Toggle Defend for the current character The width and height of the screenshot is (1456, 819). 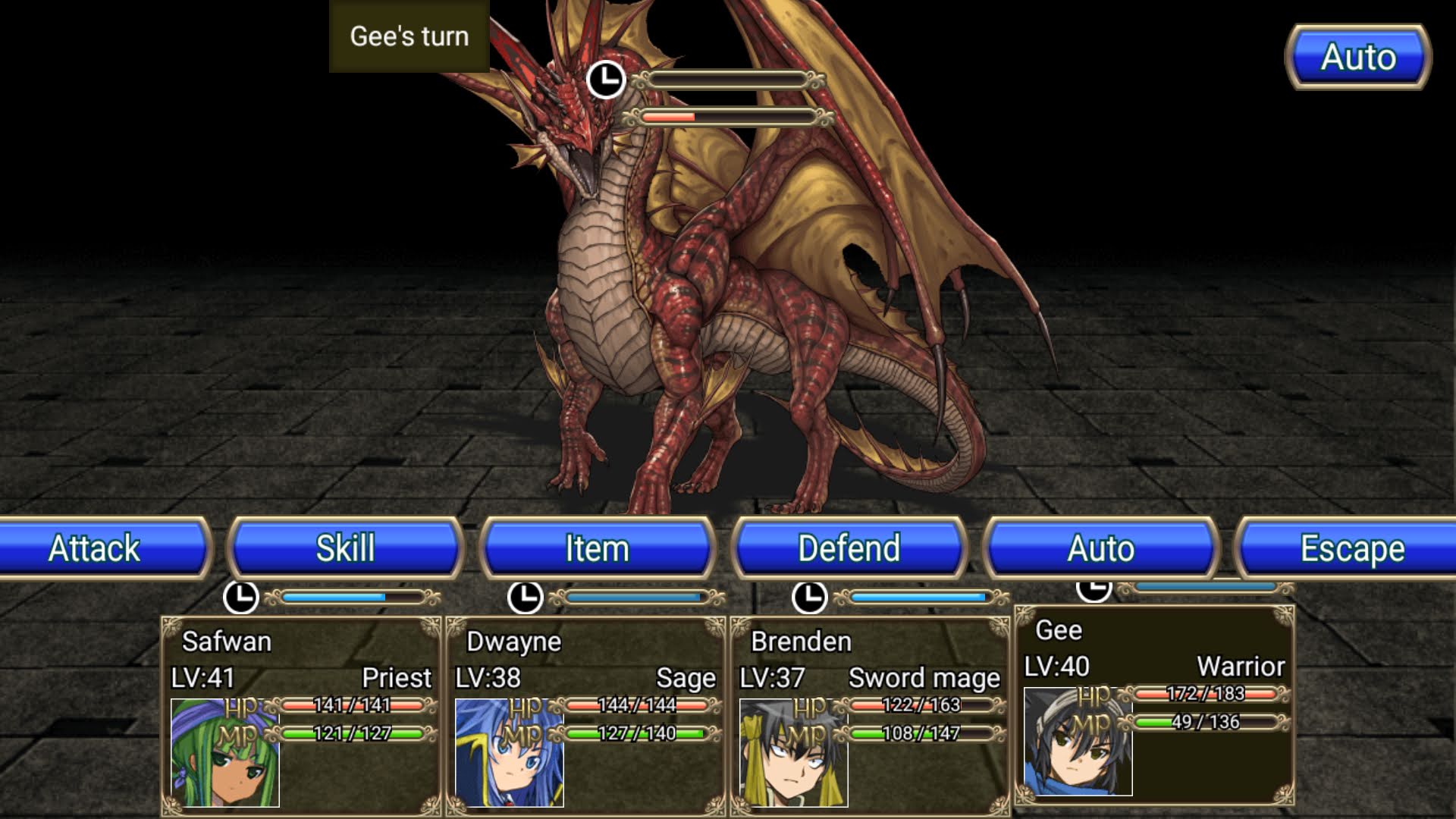coord(849,548)
